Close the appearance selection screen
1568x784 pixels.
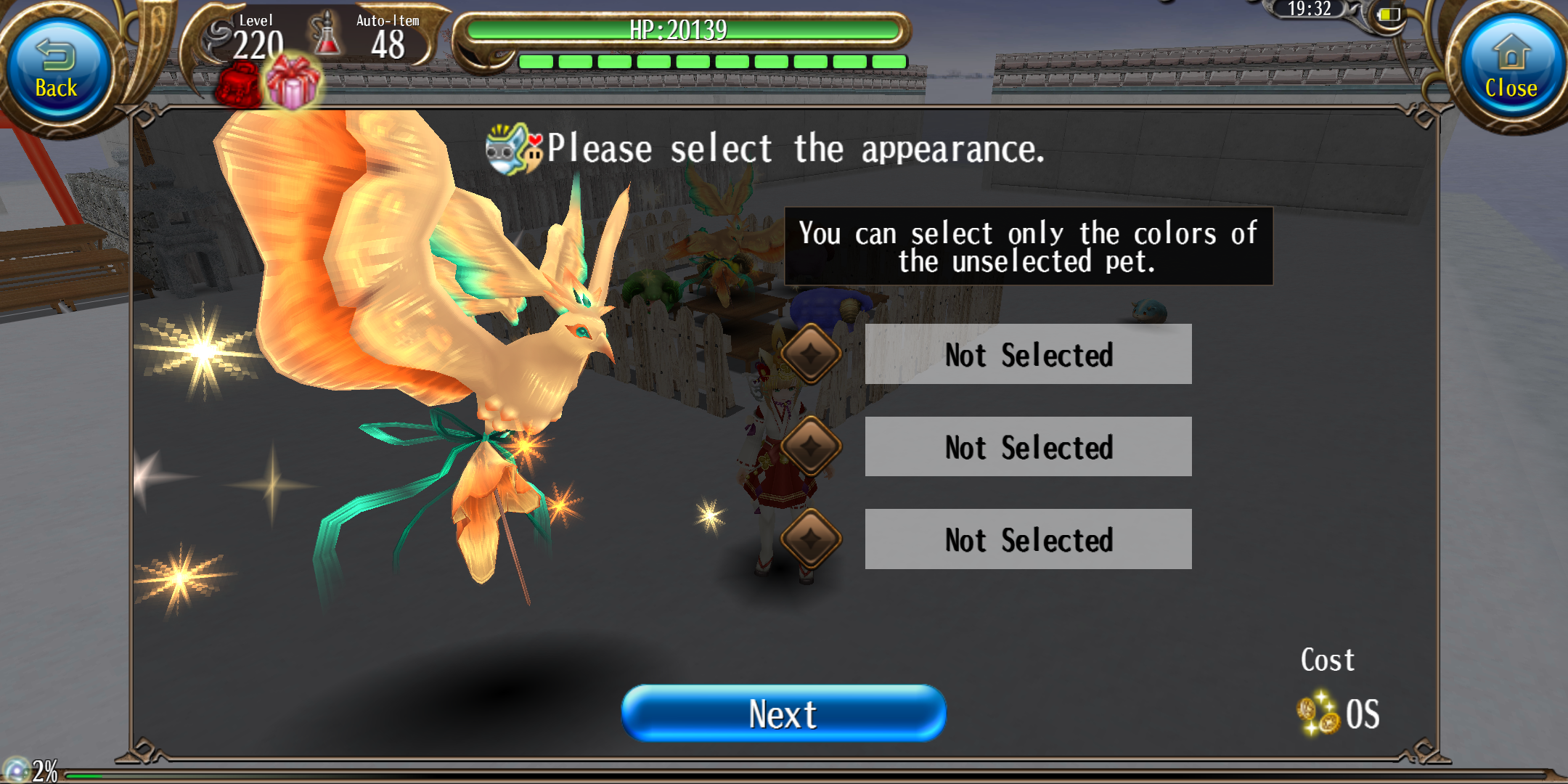(1511, 70)
